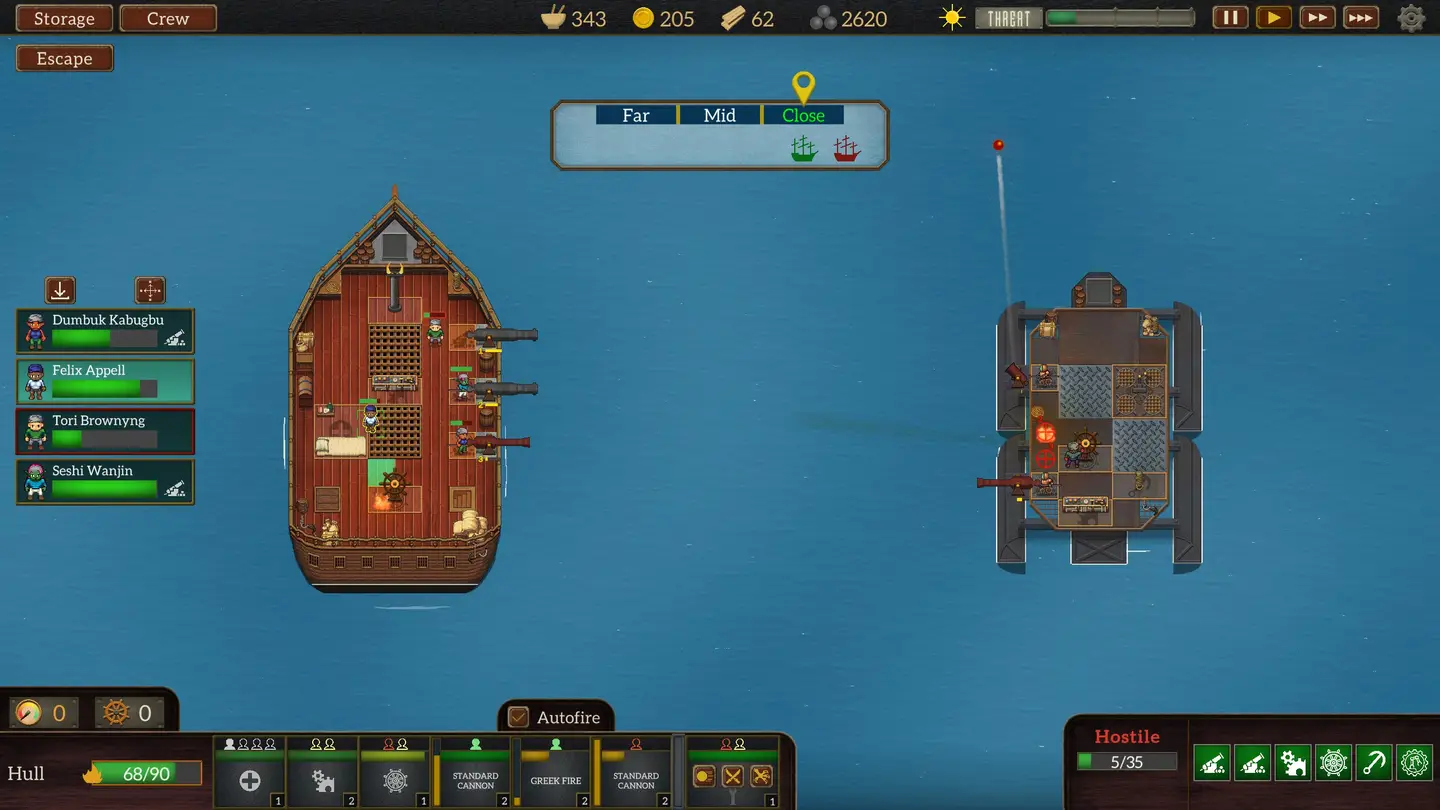Select the Greek Fire weapon slot
This screenshot has height=810, width=1440.
pyautogui.click(x=555, y=773)
